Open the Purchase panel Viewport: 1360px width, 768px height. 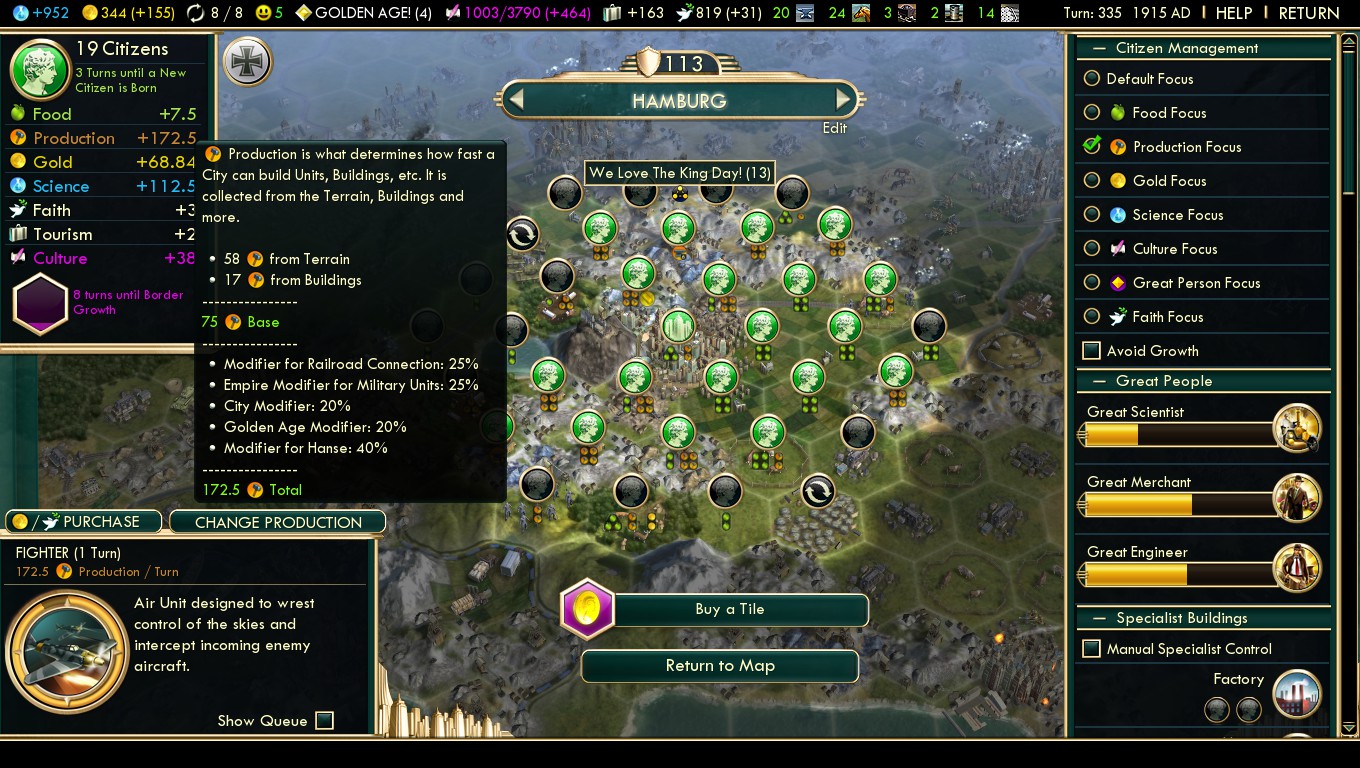[x=84, y=522]
